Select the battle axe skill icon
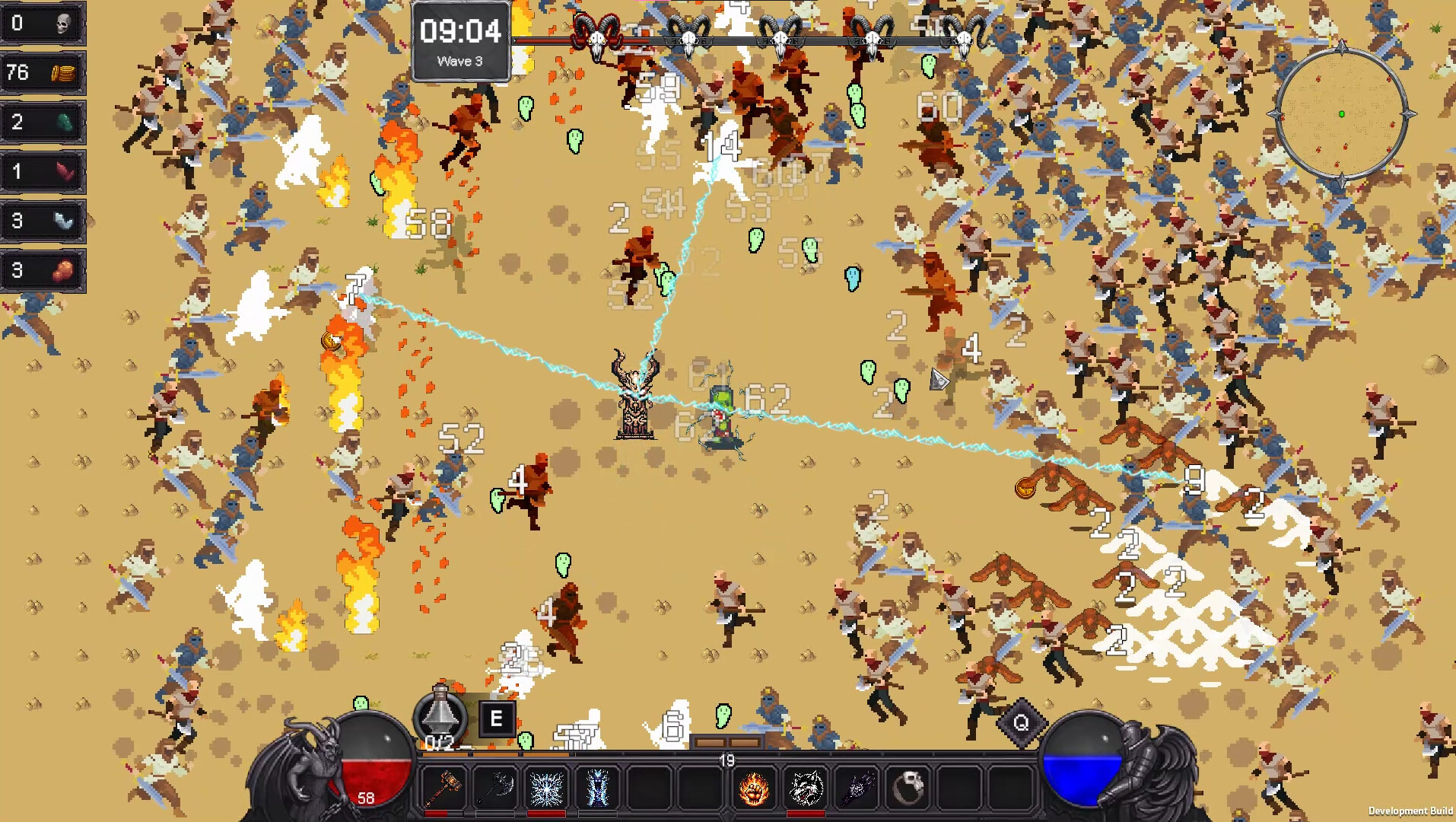The image size is (1456, 822). coord(498,788)
